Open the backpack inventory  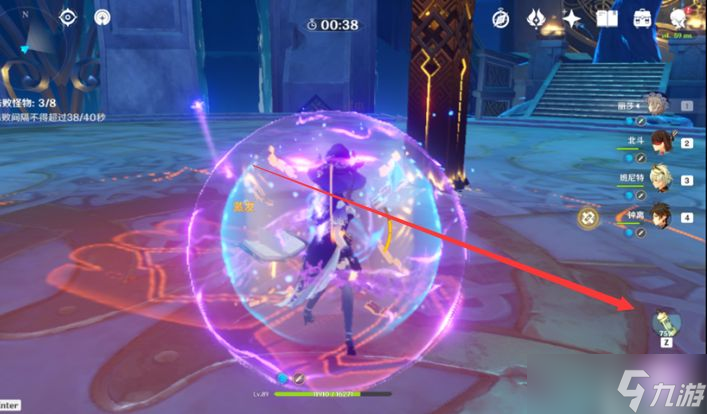tap(642, 18)
